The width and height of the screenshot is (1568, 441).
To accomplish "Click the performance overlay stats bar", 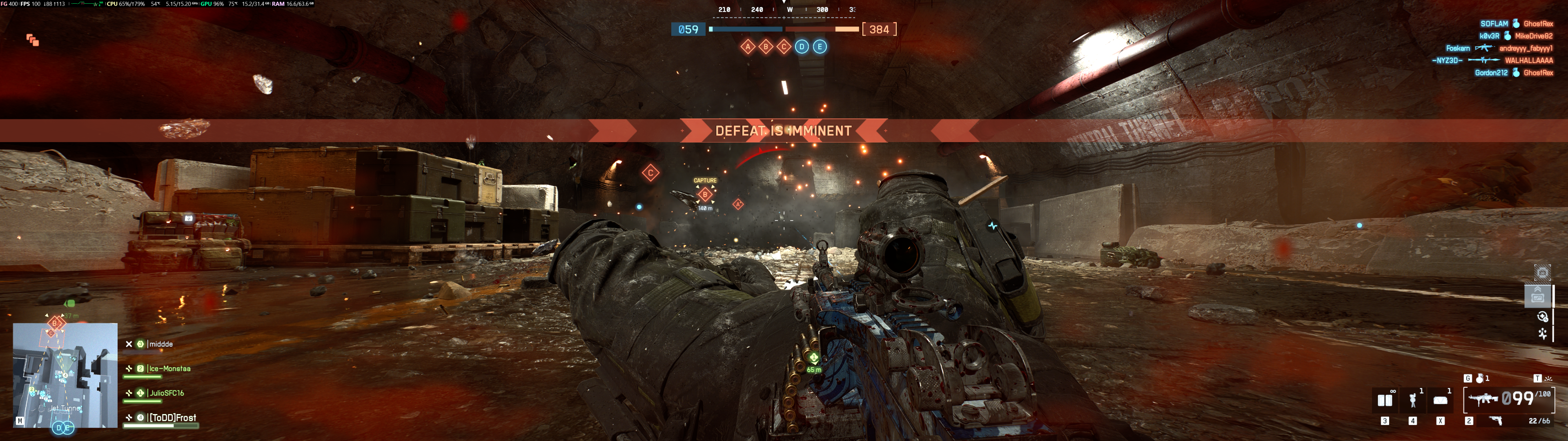I will [157, 4].
